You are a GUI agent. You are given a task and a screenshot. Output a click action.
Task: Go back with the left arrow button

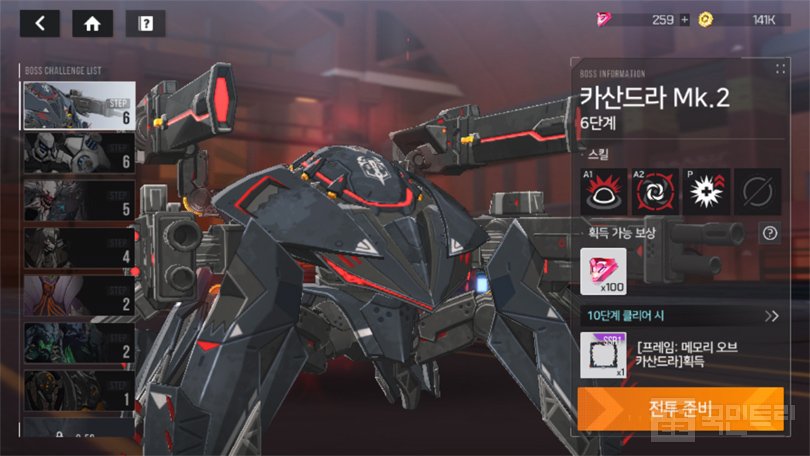coord(40,24)
